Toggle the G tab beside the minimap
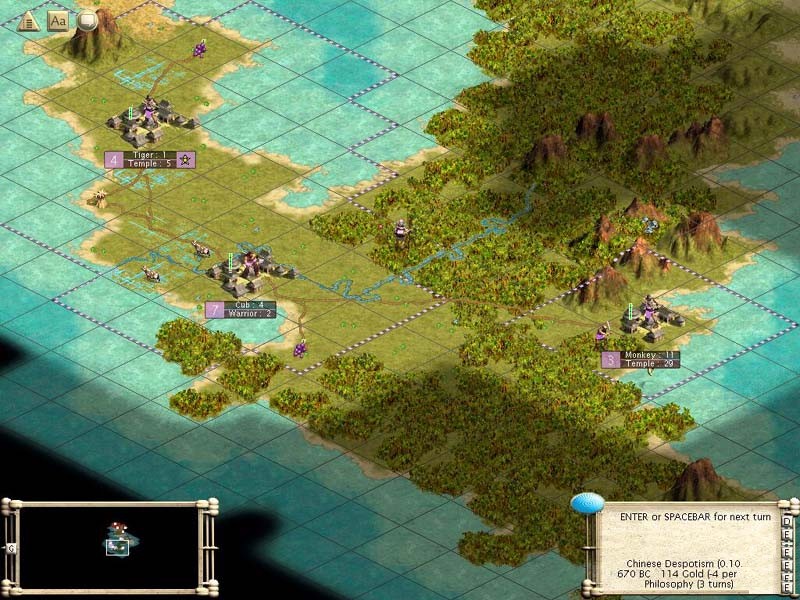The height and width of the screenshot is (600, 800). 11,549
